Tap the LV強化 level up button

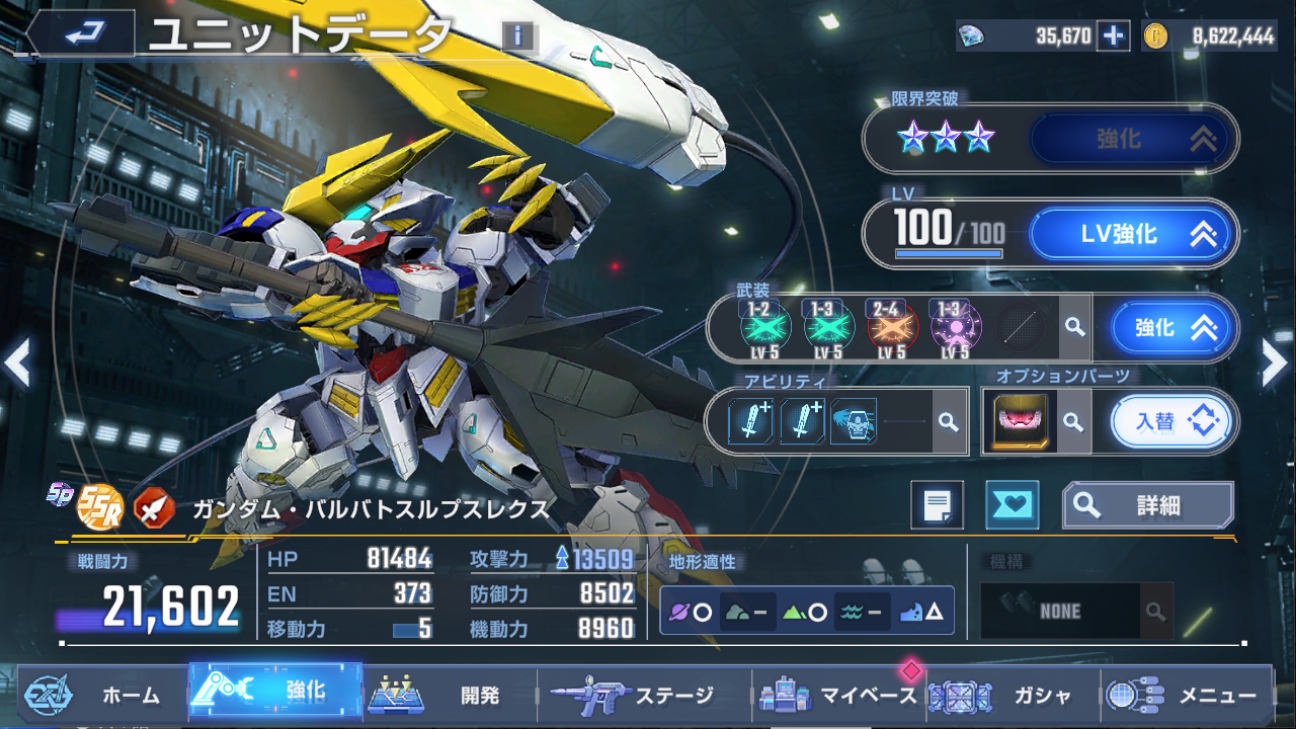(1133, 235)
